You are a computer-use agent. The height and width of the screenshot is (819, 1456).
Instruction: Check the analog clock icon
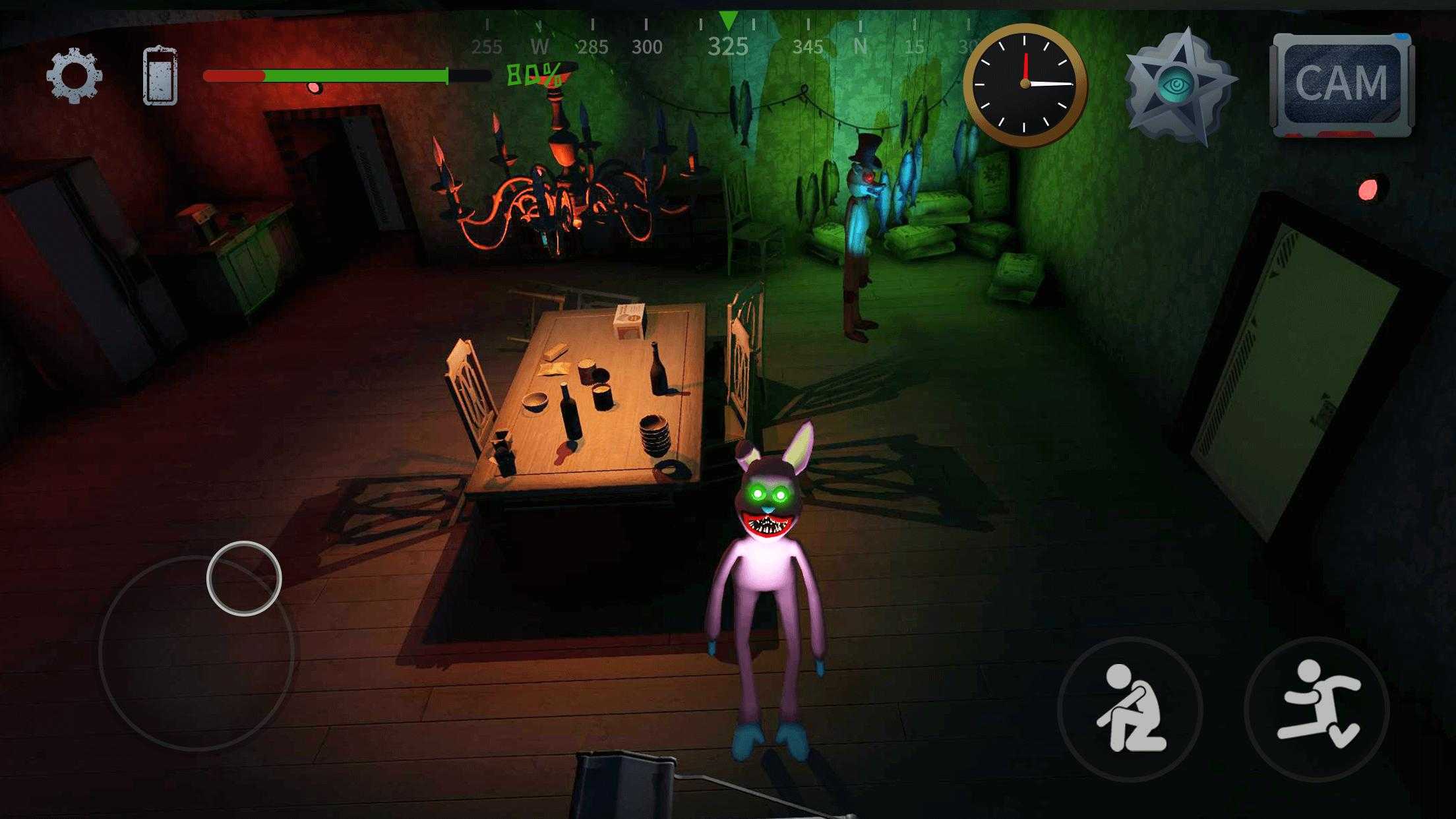tap(1025, 84)
